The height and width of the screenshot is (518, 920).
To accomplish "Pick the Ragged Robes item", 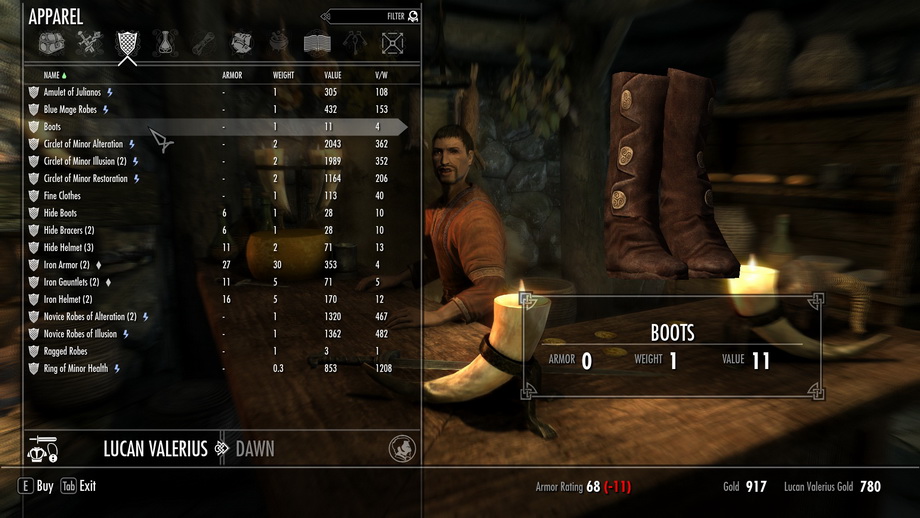I will [65, 352].
